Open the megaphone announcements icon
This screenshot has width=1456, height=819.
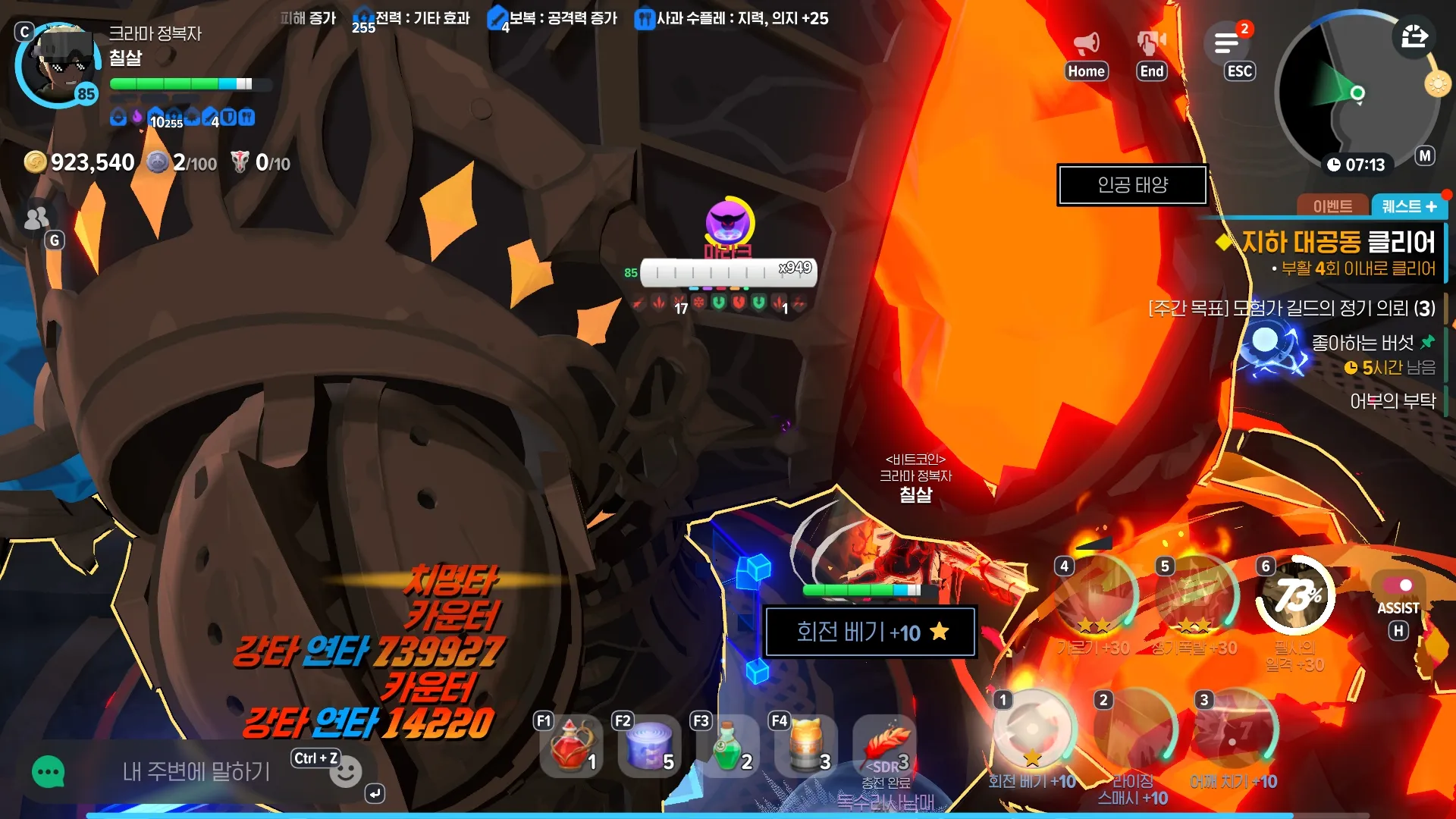[1086, 44]
